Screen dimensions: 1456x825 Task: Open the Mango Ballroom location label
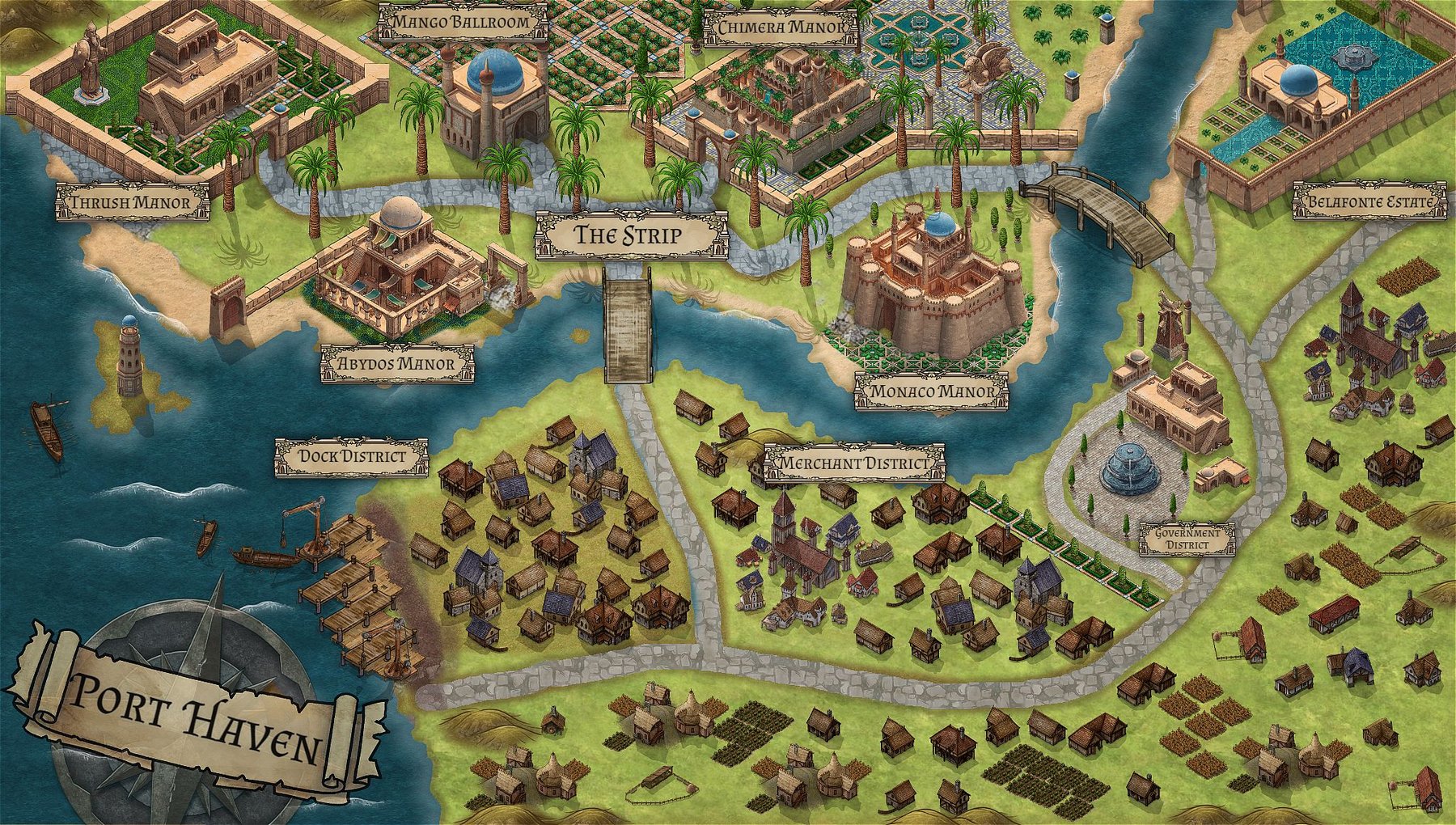coord(462,22)
